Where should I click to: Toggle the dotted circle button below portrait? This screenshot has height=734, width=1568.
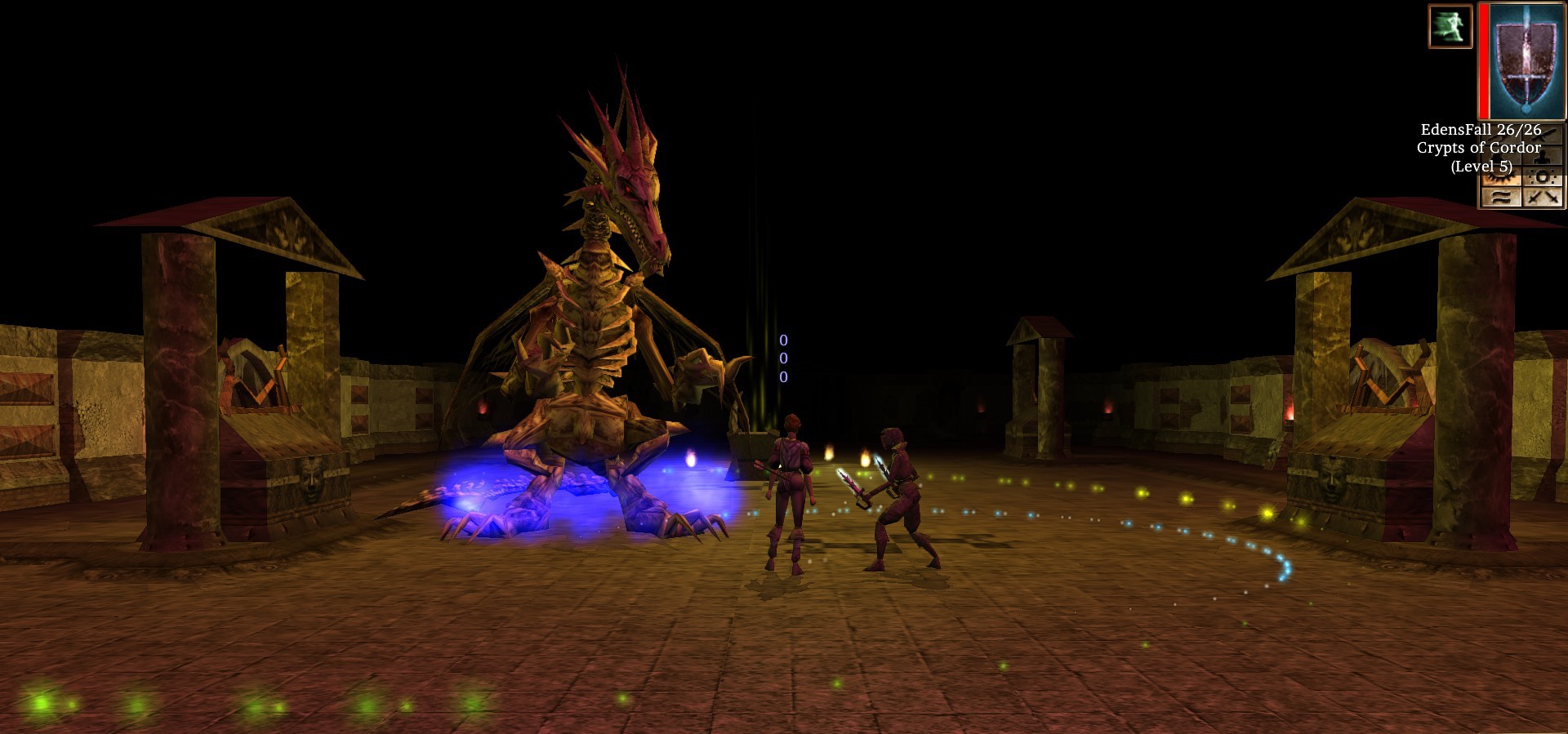[1543, 177]
